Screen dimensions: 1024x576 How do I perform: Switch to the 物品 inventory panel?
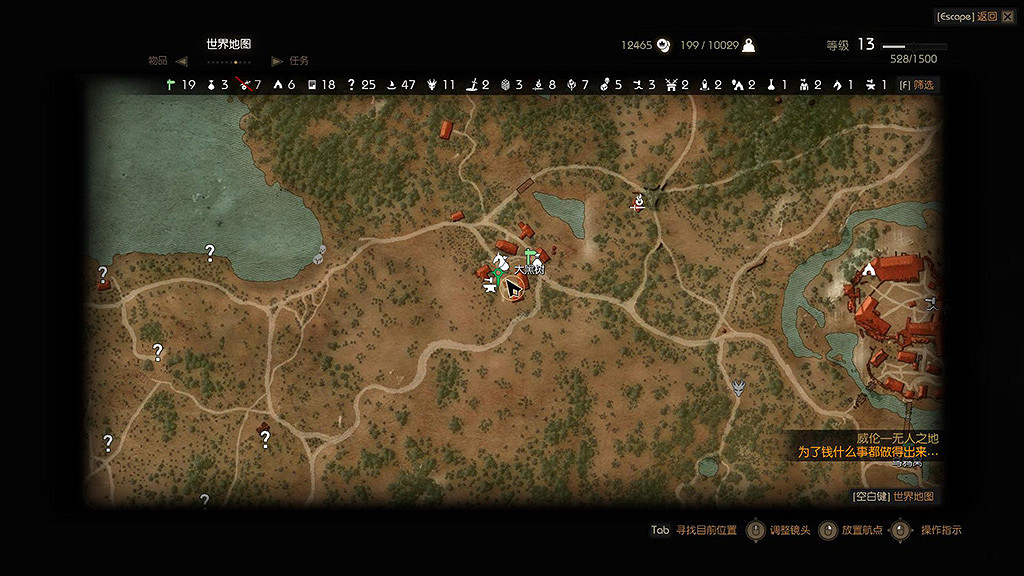point(158,61)
